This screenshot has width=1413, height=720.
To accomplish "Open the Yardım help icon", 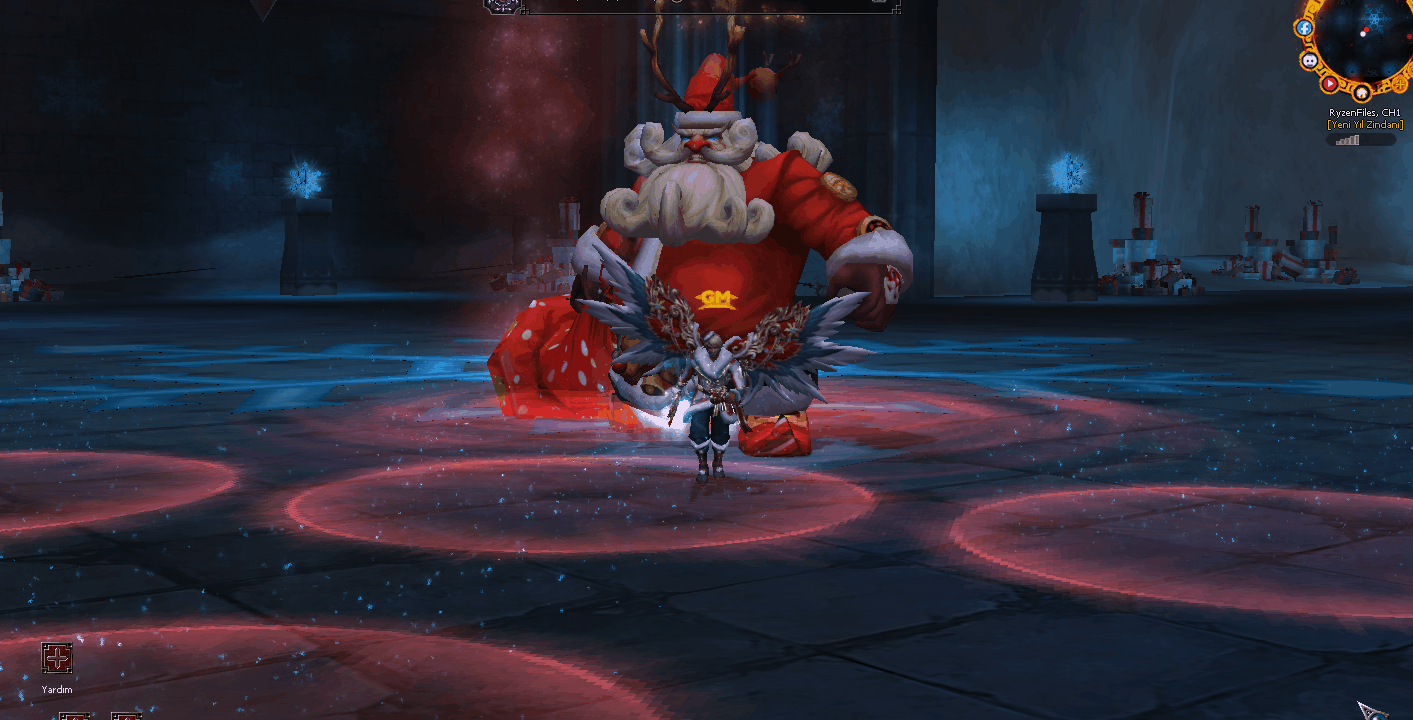I will (x=57, y=658).
